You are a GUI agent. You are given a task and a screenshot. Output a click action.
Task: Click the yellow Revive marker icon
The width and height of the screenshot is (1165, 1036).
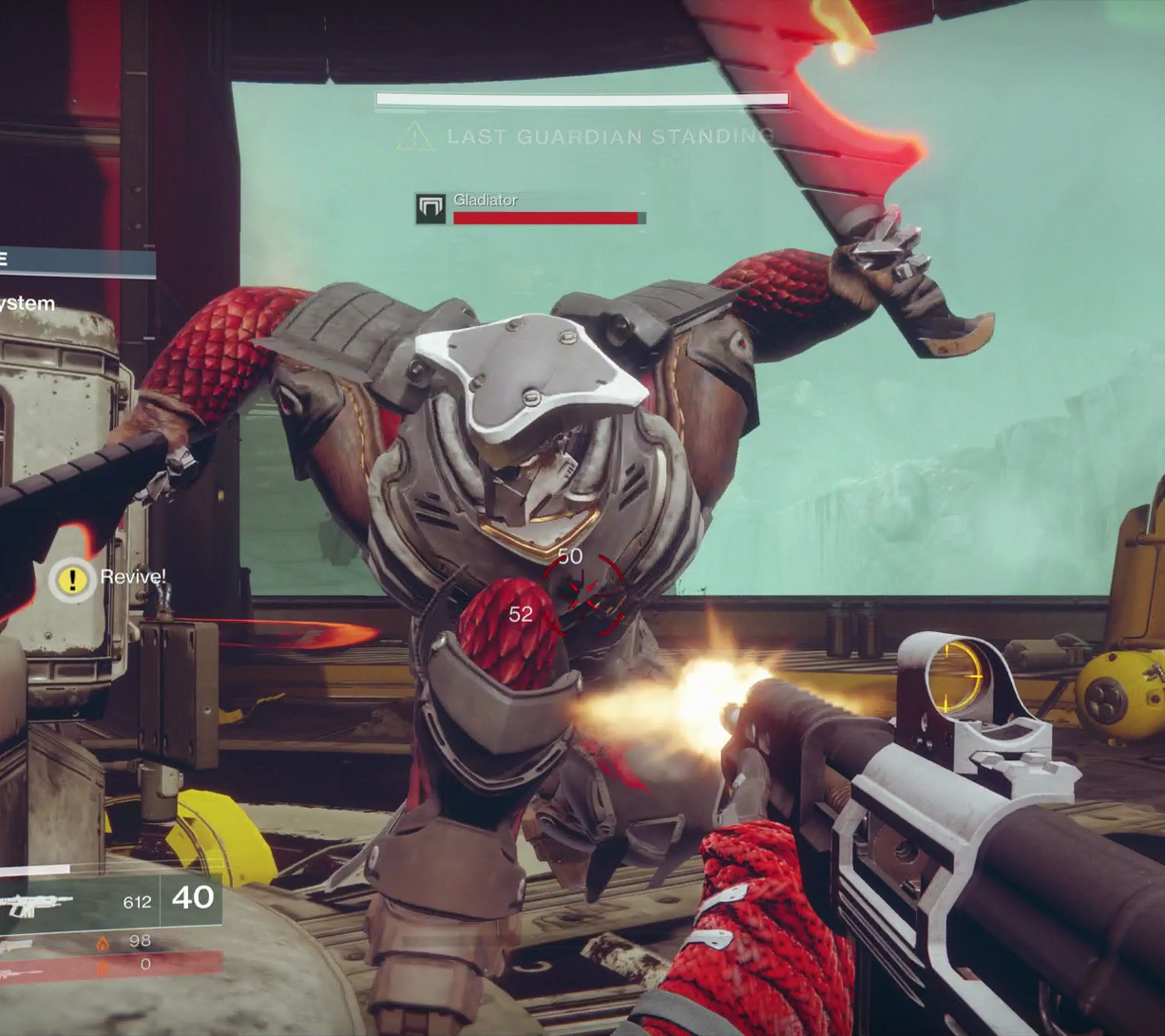[x=72, y=580]
